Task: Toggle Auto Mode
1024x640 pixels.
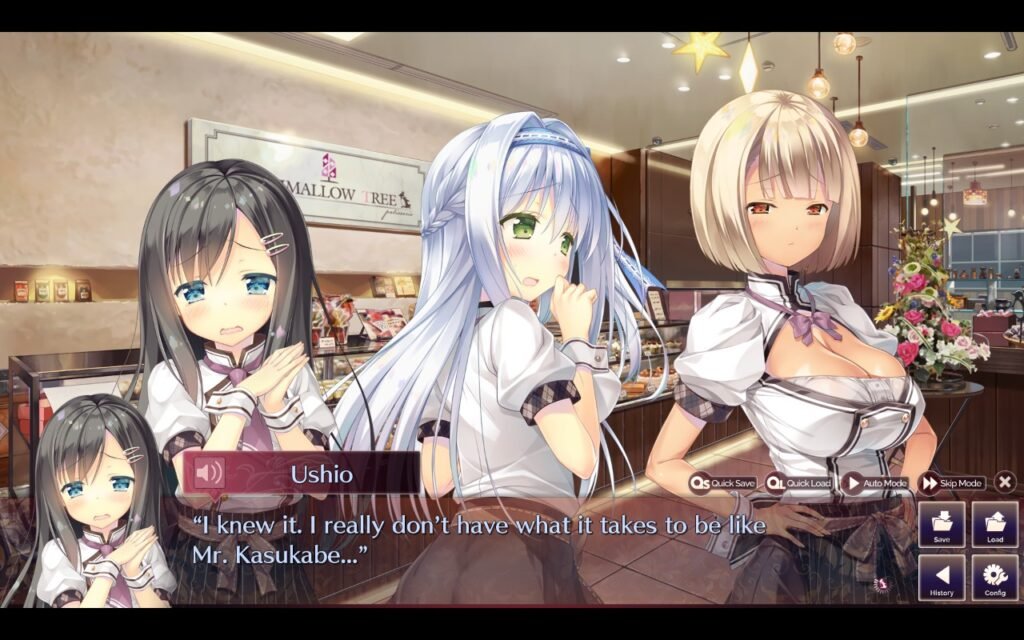Action: [876, 483]
